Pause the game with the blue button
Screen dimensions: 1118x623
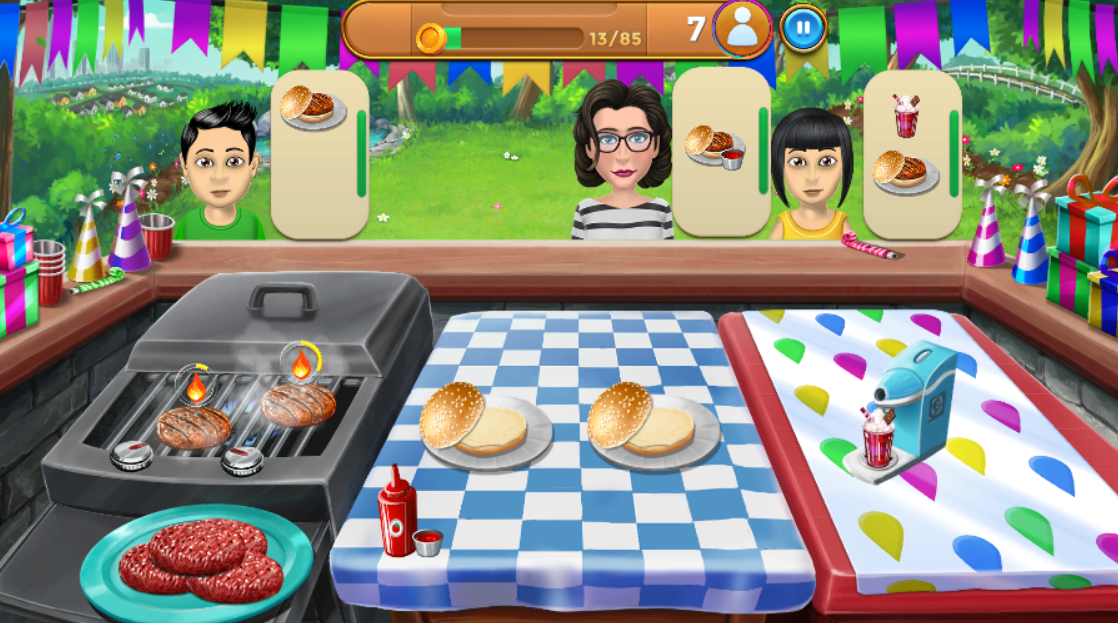point(802,28)
